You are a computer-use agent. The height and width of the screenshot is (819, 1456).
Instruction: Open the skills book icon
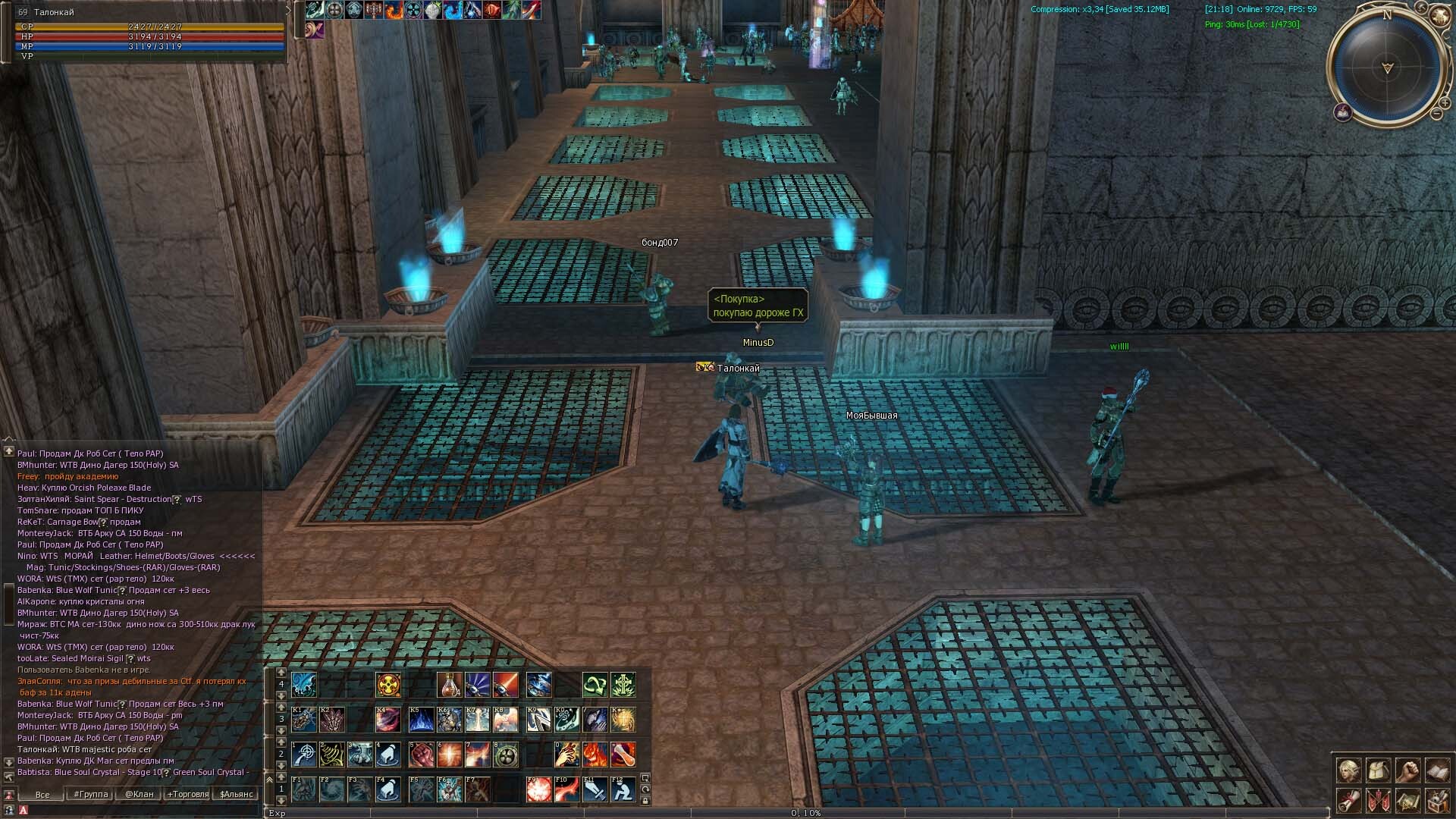(x=1437, y=770)
